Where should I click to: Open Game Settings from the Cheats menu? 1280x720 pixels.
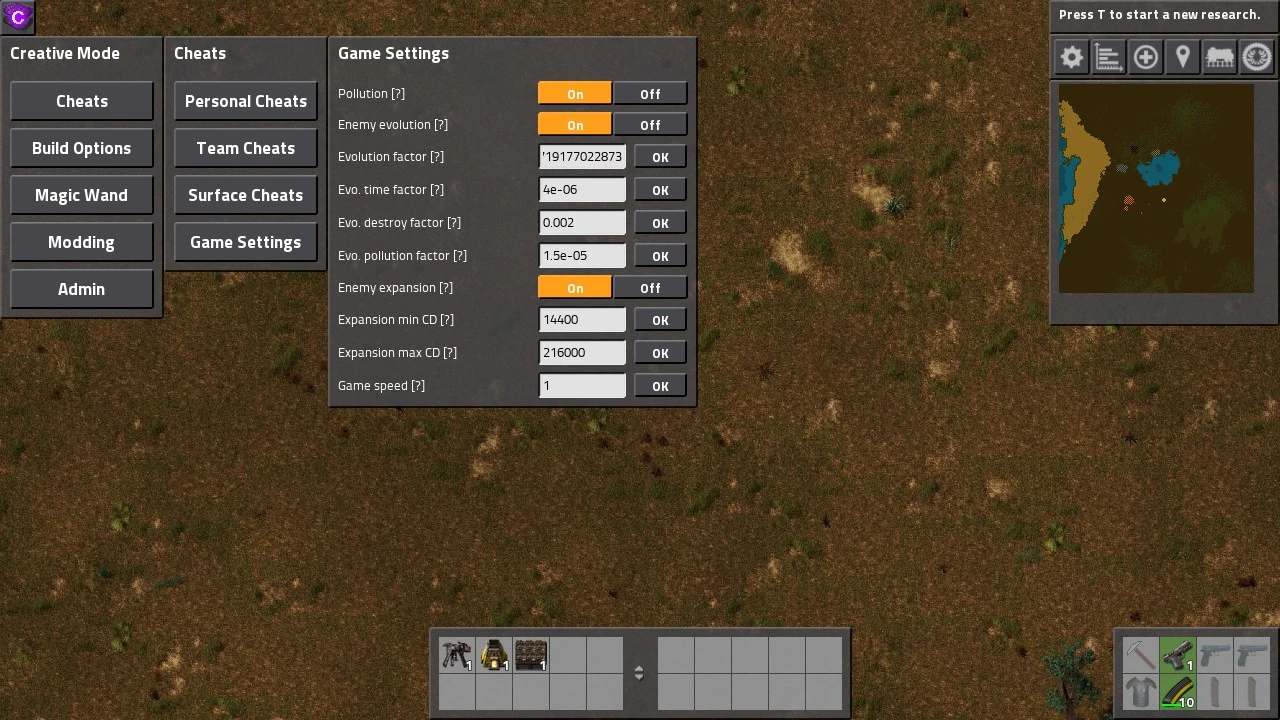pos(245,242)
